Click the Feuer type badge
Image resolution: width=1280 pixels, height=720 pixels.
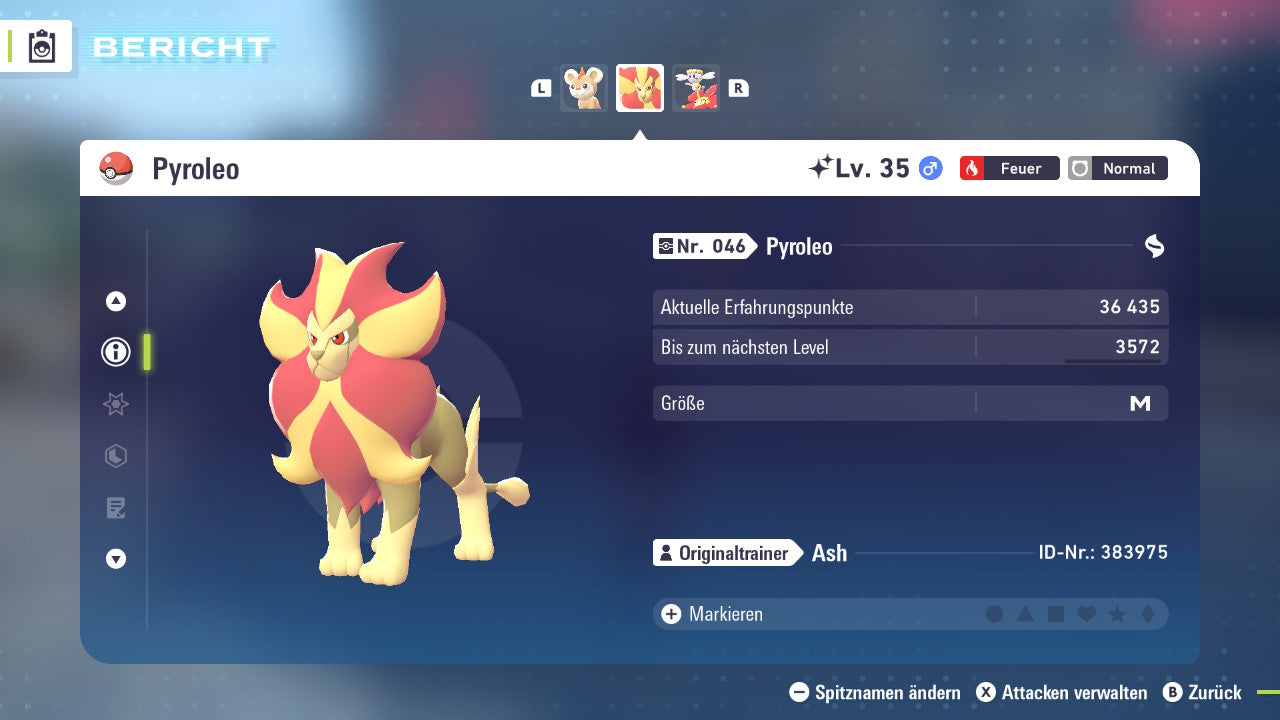(x=1008, y=168)
